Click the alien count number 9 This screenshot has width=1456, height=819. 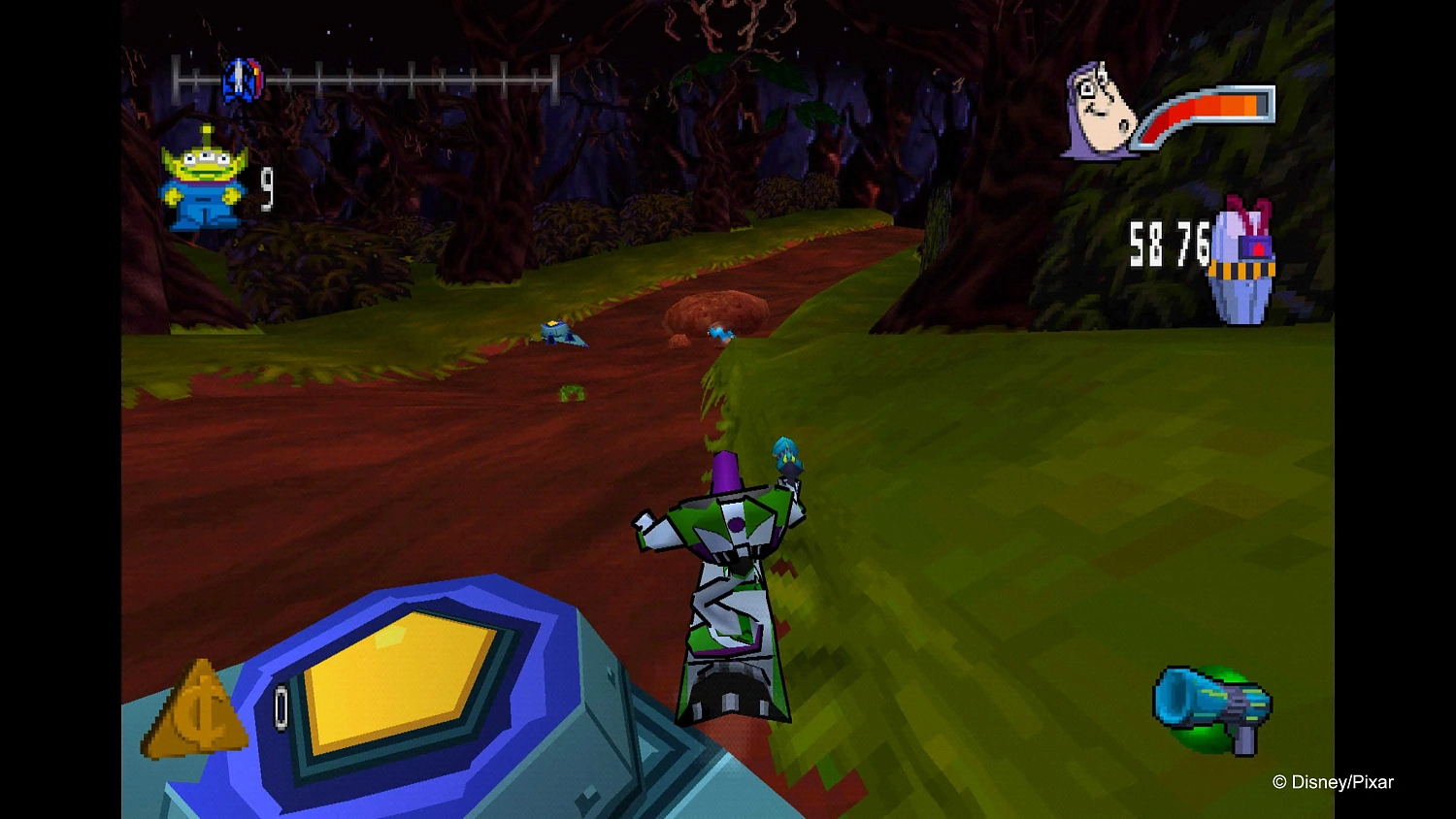click(x=266, y=186)
